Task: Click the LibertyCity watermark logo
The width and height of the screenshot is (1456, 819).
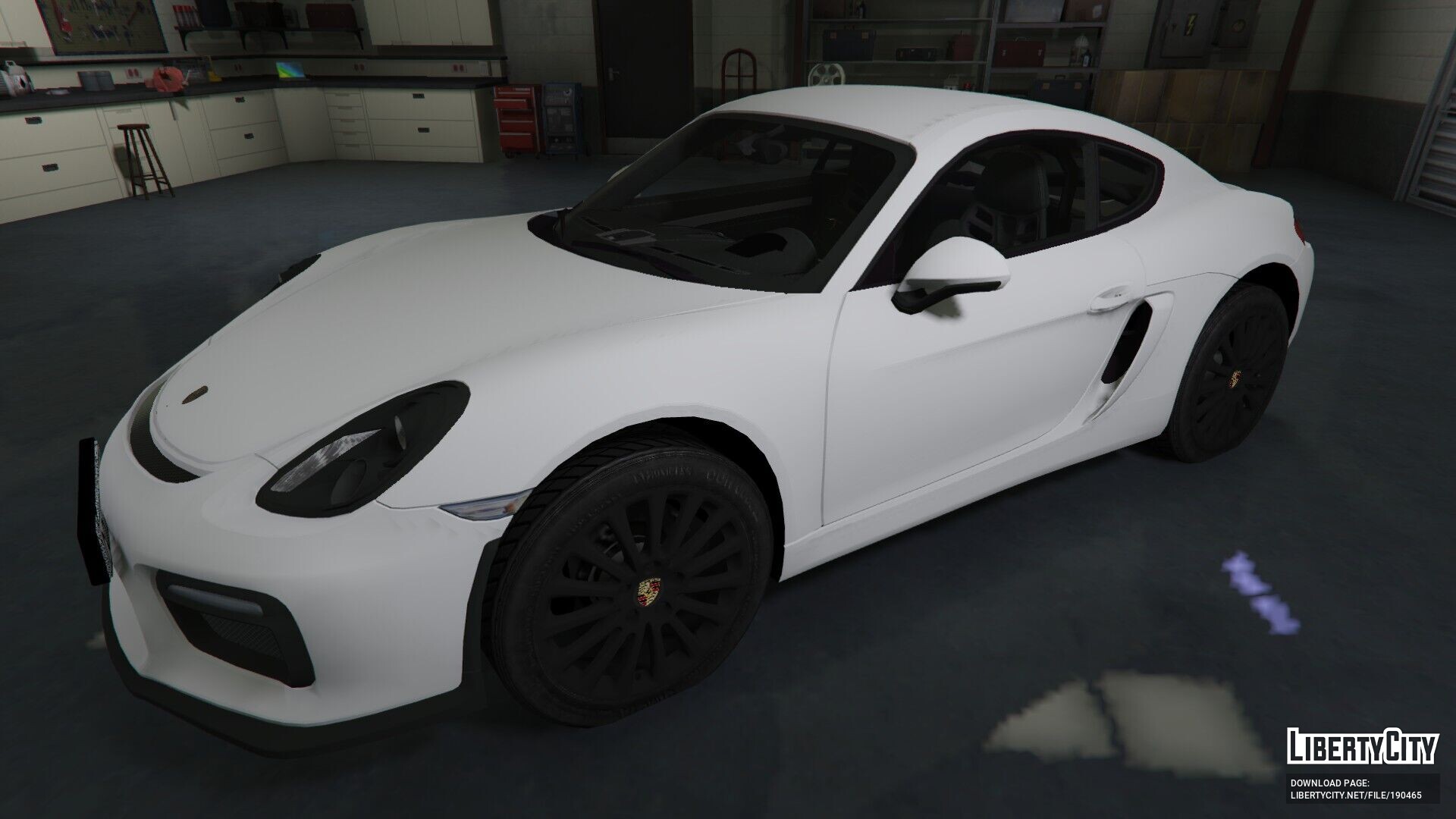Action: (1362, 772)
